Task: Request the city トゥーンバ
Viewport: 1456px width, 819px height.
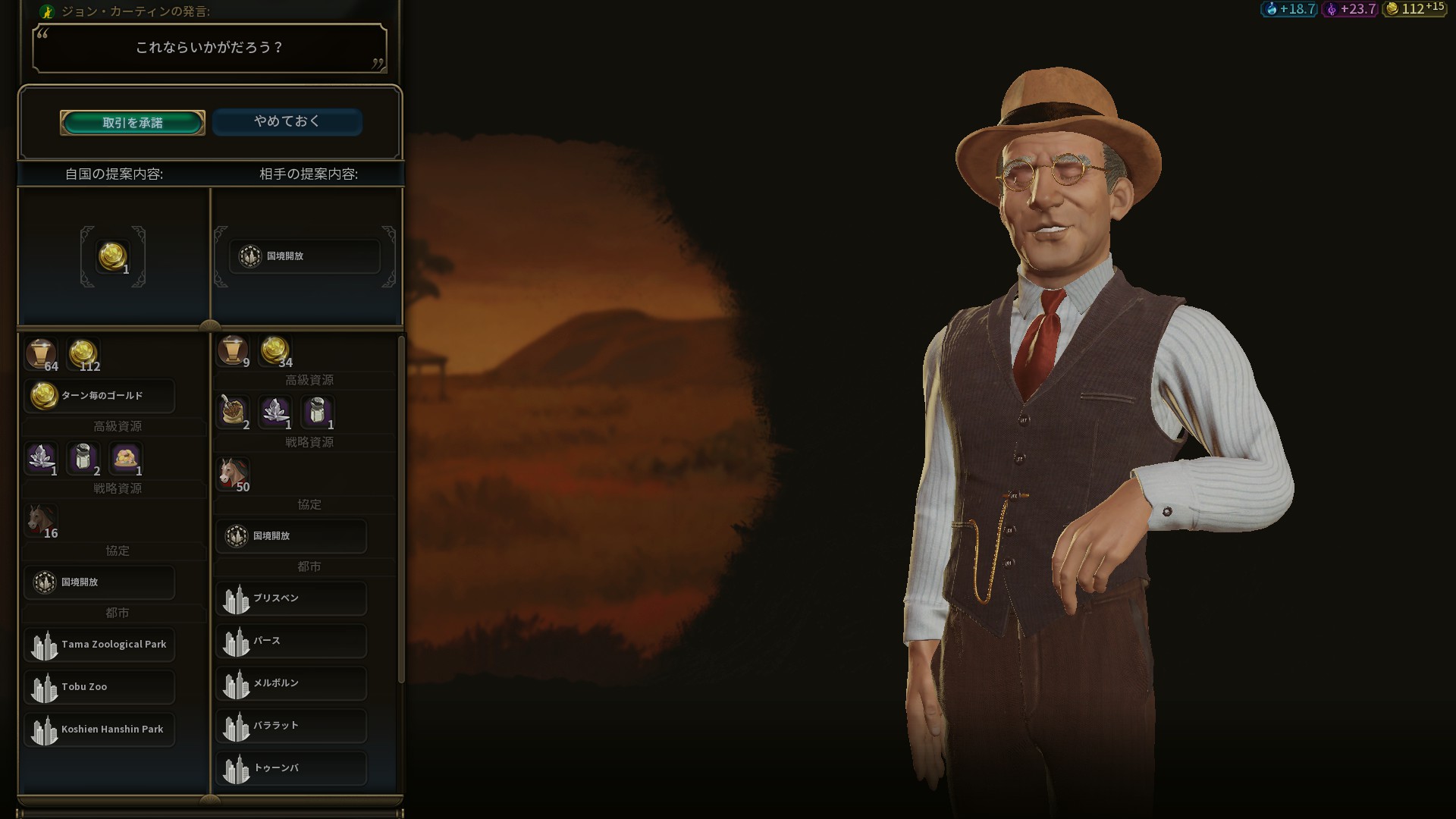Action: coord(291,768)
